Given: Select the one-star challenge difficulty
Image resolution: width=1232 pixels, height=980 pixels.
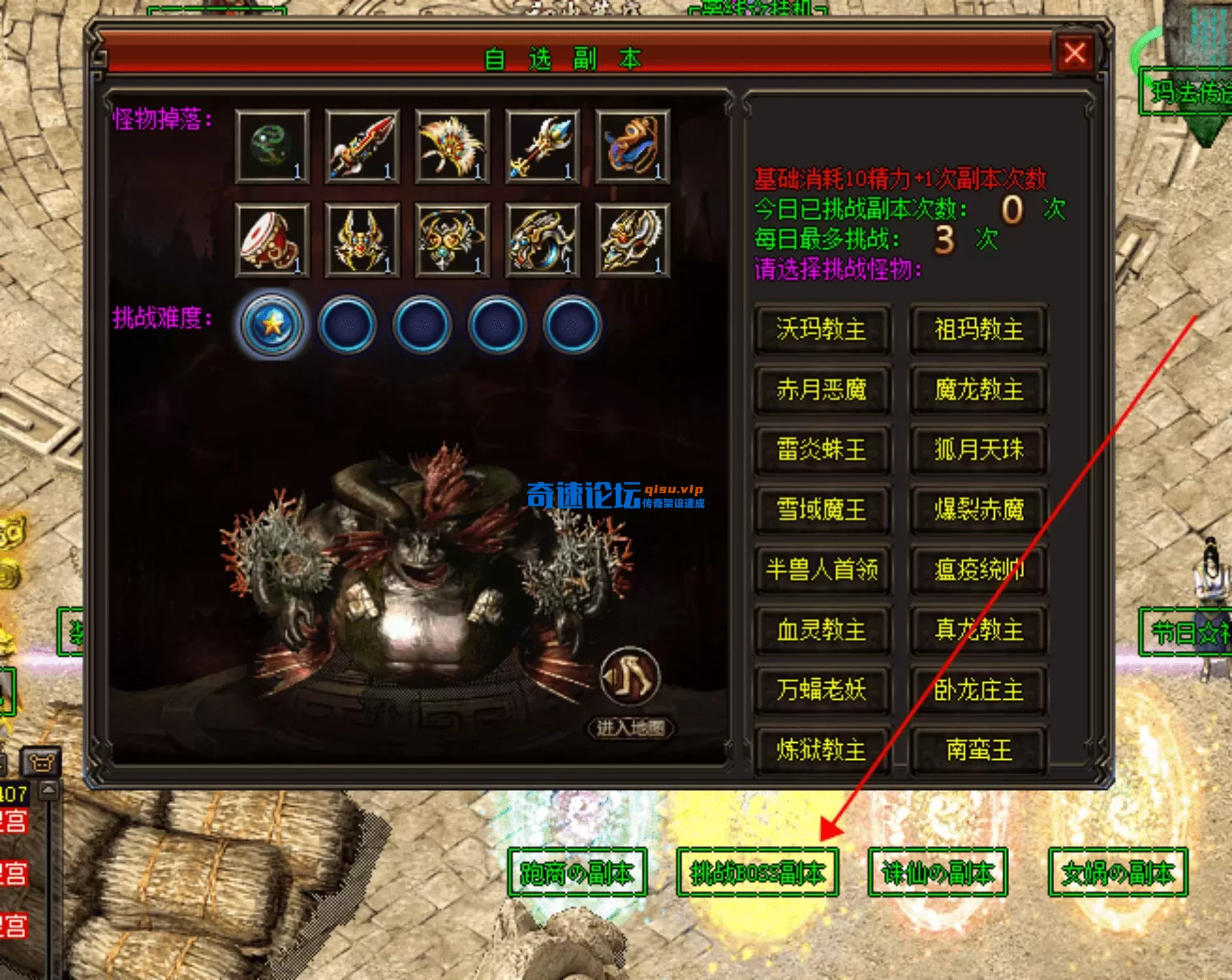Looking at the screenshot, I should coord(272,324).
